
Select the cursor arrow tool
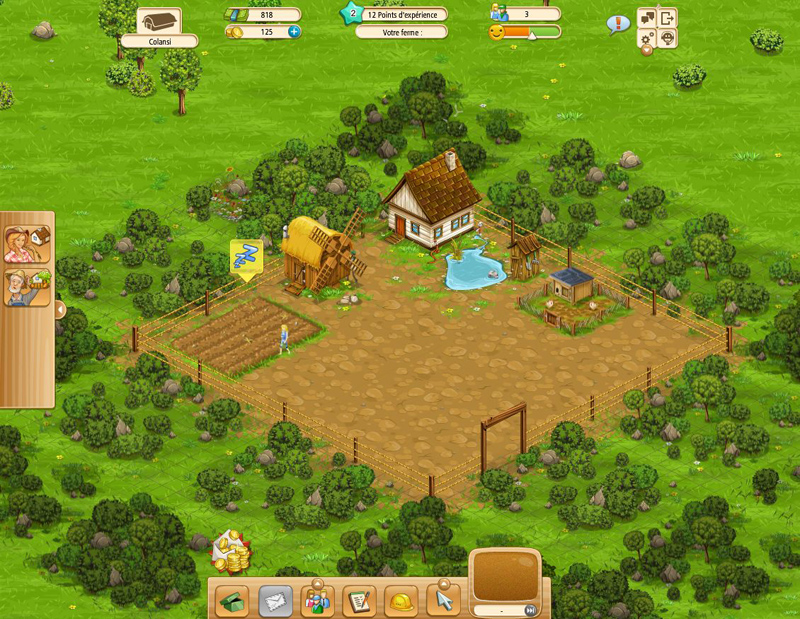(443, 600)
